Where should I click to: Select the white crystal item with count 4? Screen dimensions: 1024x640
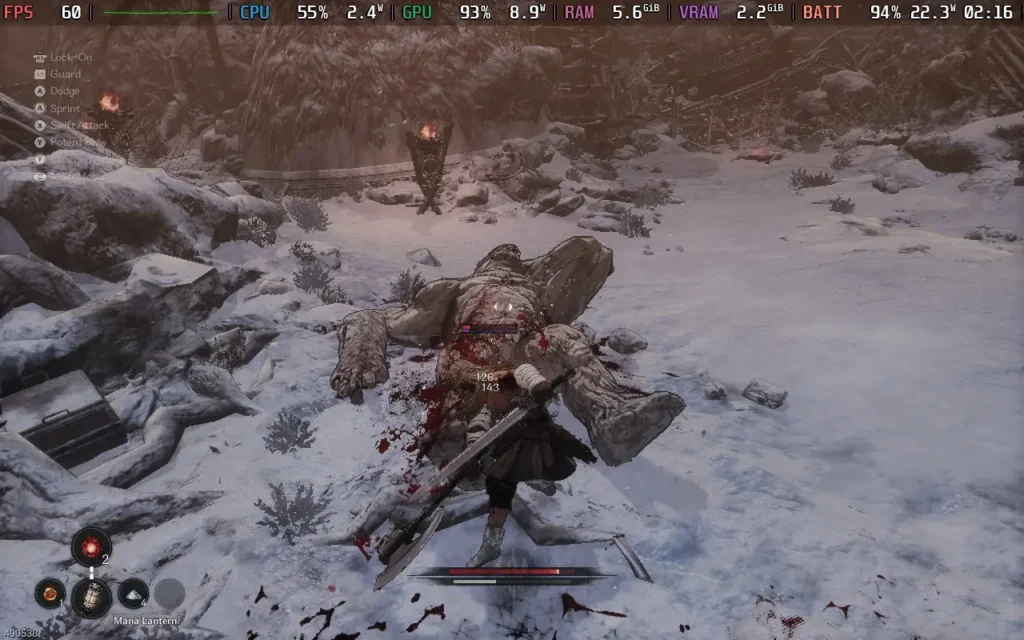(x=133, y=593)
